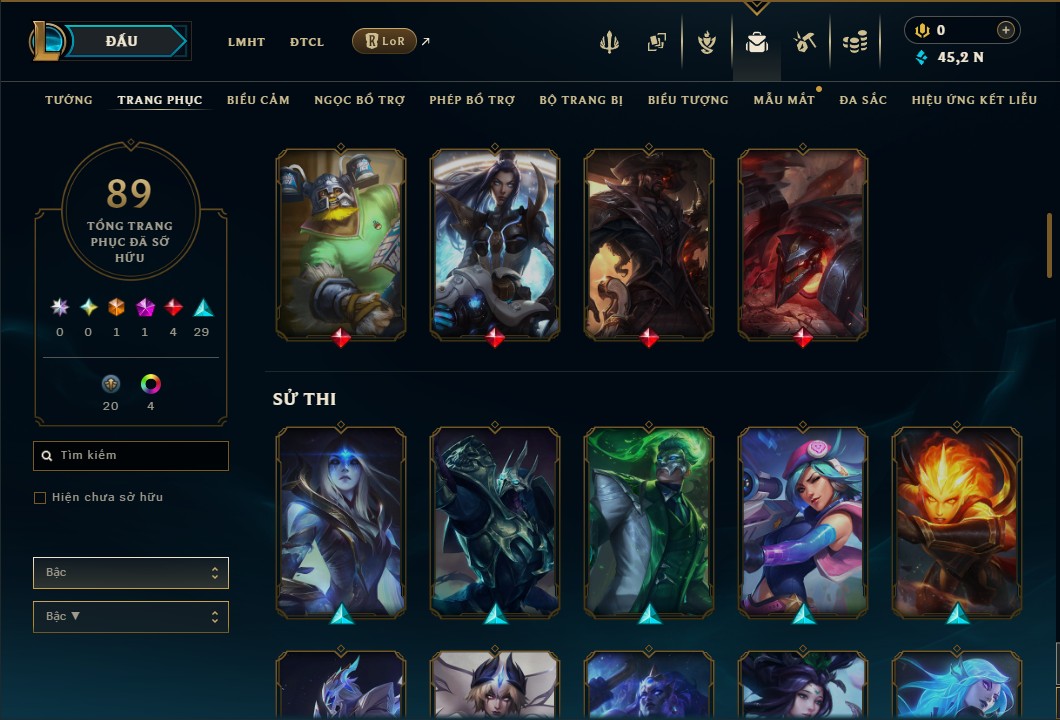Switch to the ĐTCL game tab
1060x720 pixels.
coord(307,42)
